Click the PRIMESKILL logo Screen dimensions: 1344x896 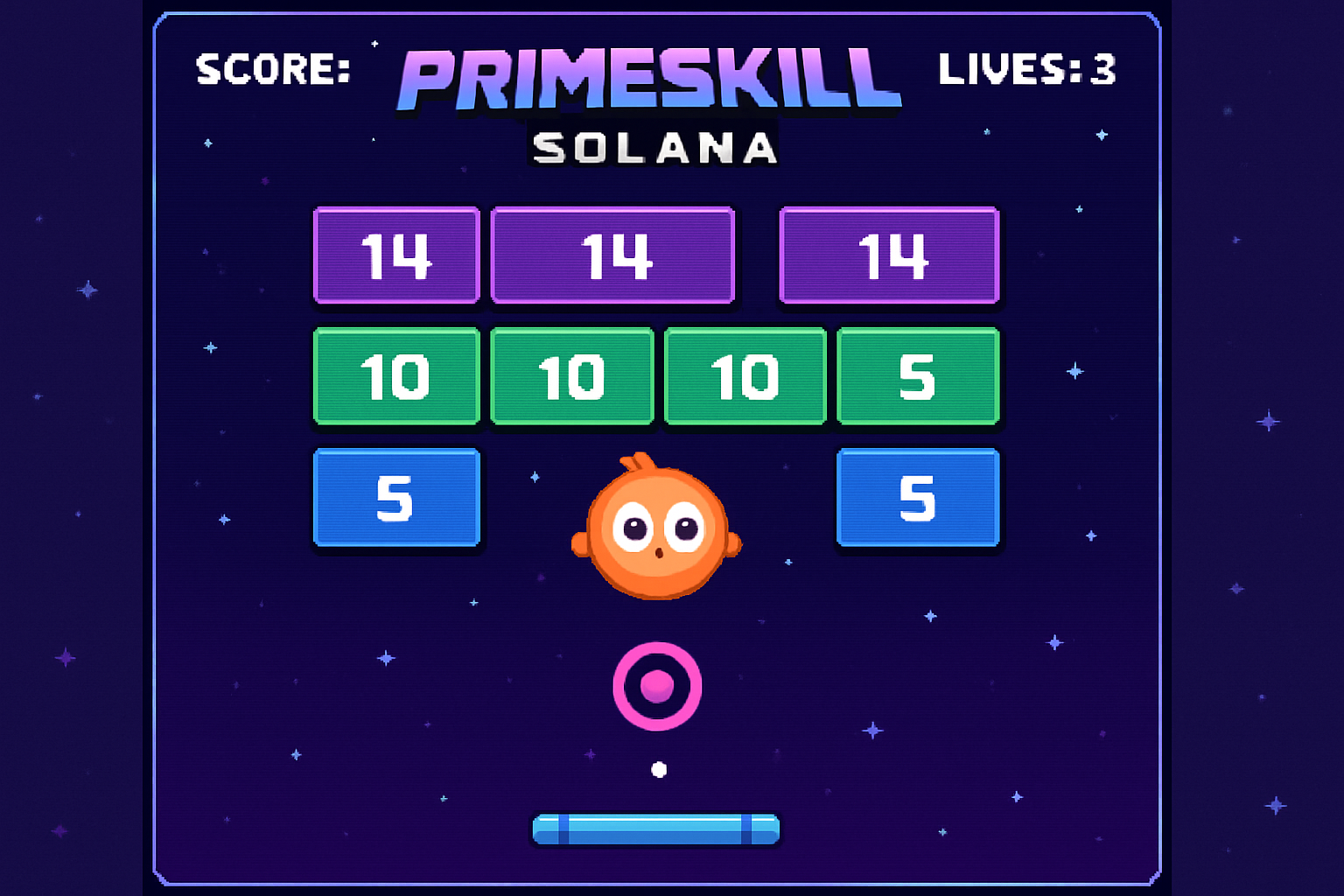[x=647, y=79]
